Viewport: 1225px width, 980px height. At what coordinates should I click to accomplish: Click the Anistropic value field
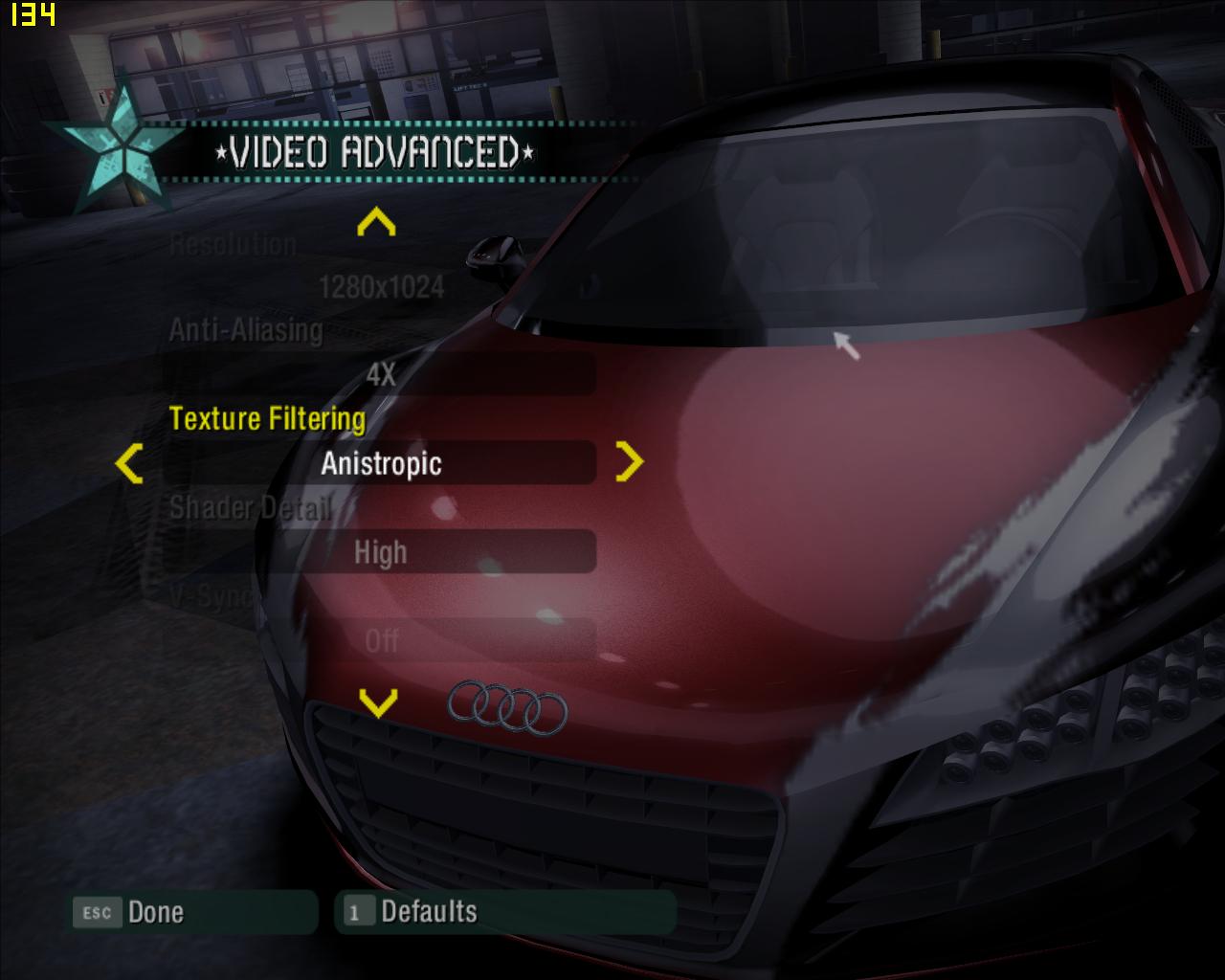pyautogui.click(x=381, y=464)
